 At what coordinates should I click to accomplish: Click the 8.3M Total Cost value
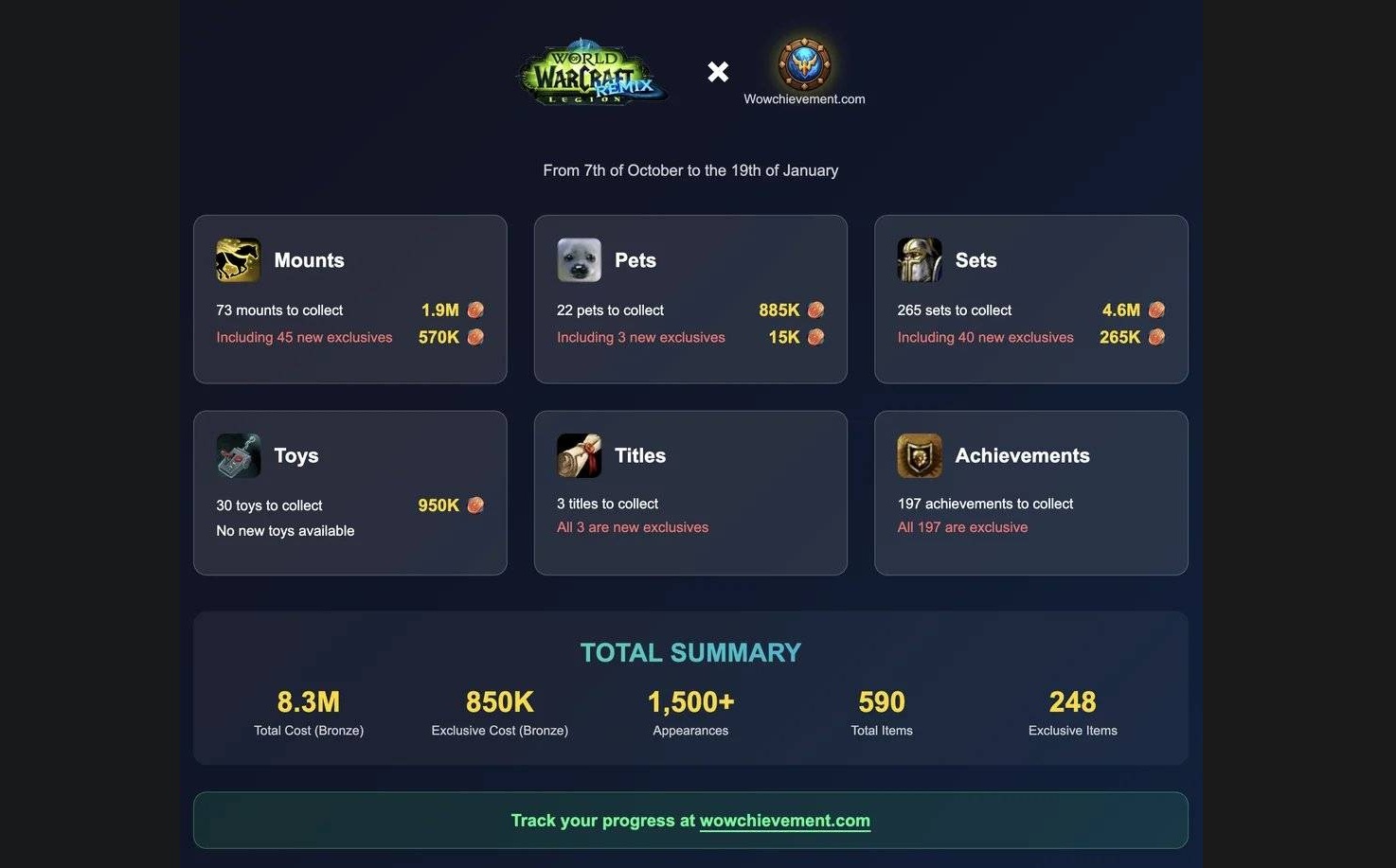pyautogui.click(x=308, y=702)
